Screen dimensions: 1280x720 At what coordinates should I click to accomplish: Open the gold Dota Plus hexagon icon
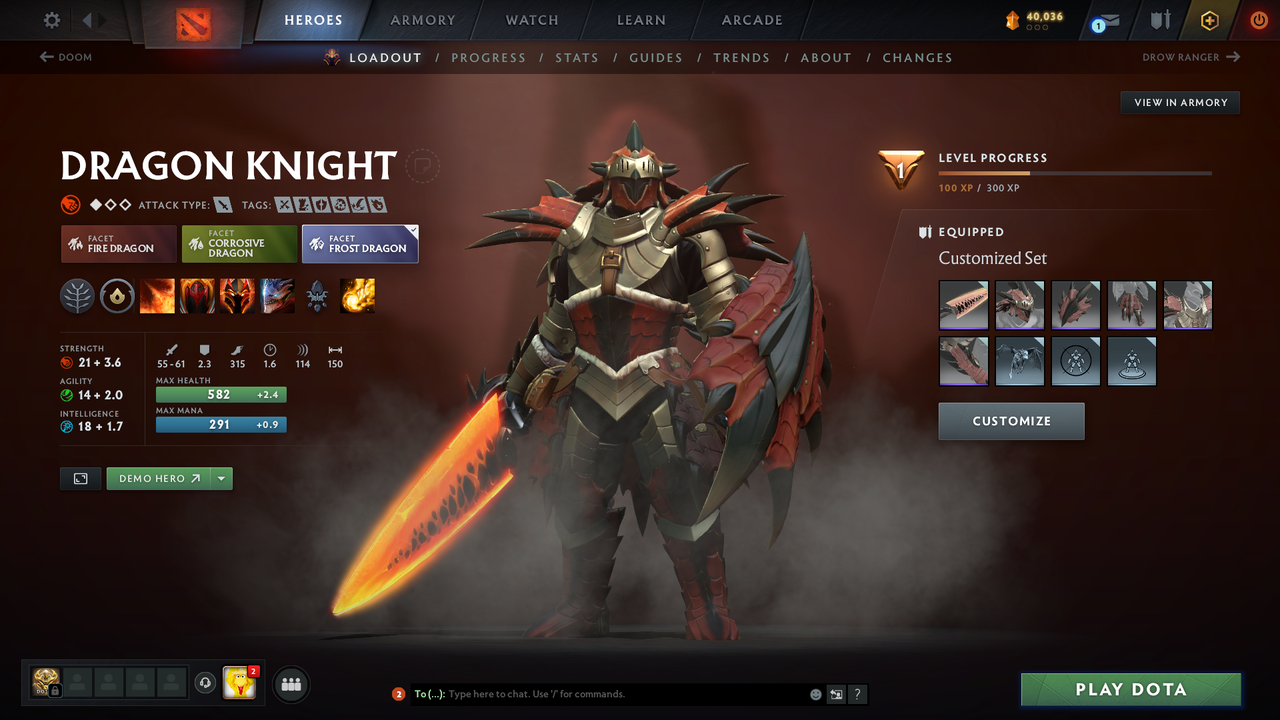(x=1209, y=19)
